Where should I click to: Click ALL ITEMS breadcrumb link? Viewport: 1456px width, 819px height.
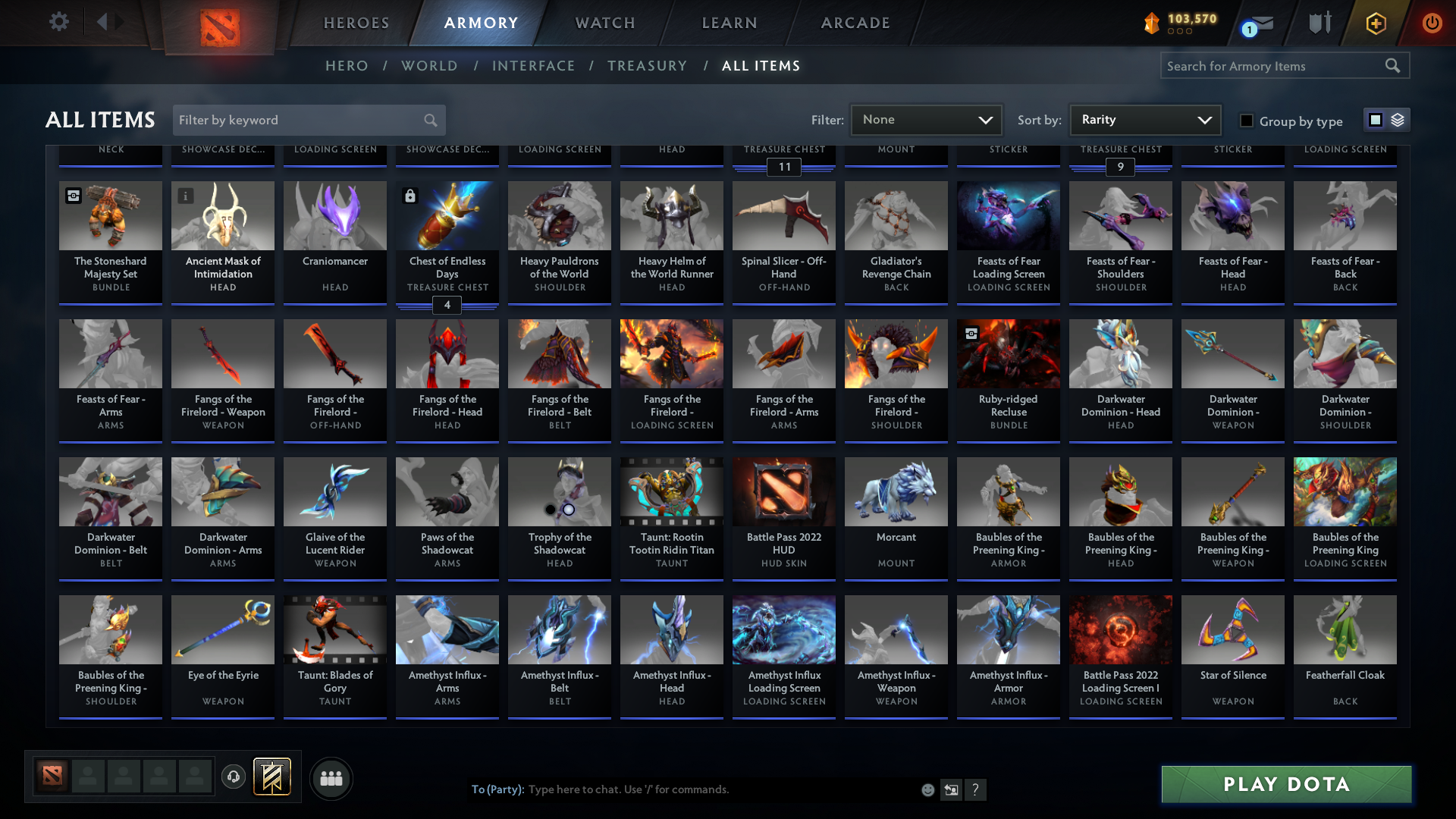pos(761,66)
